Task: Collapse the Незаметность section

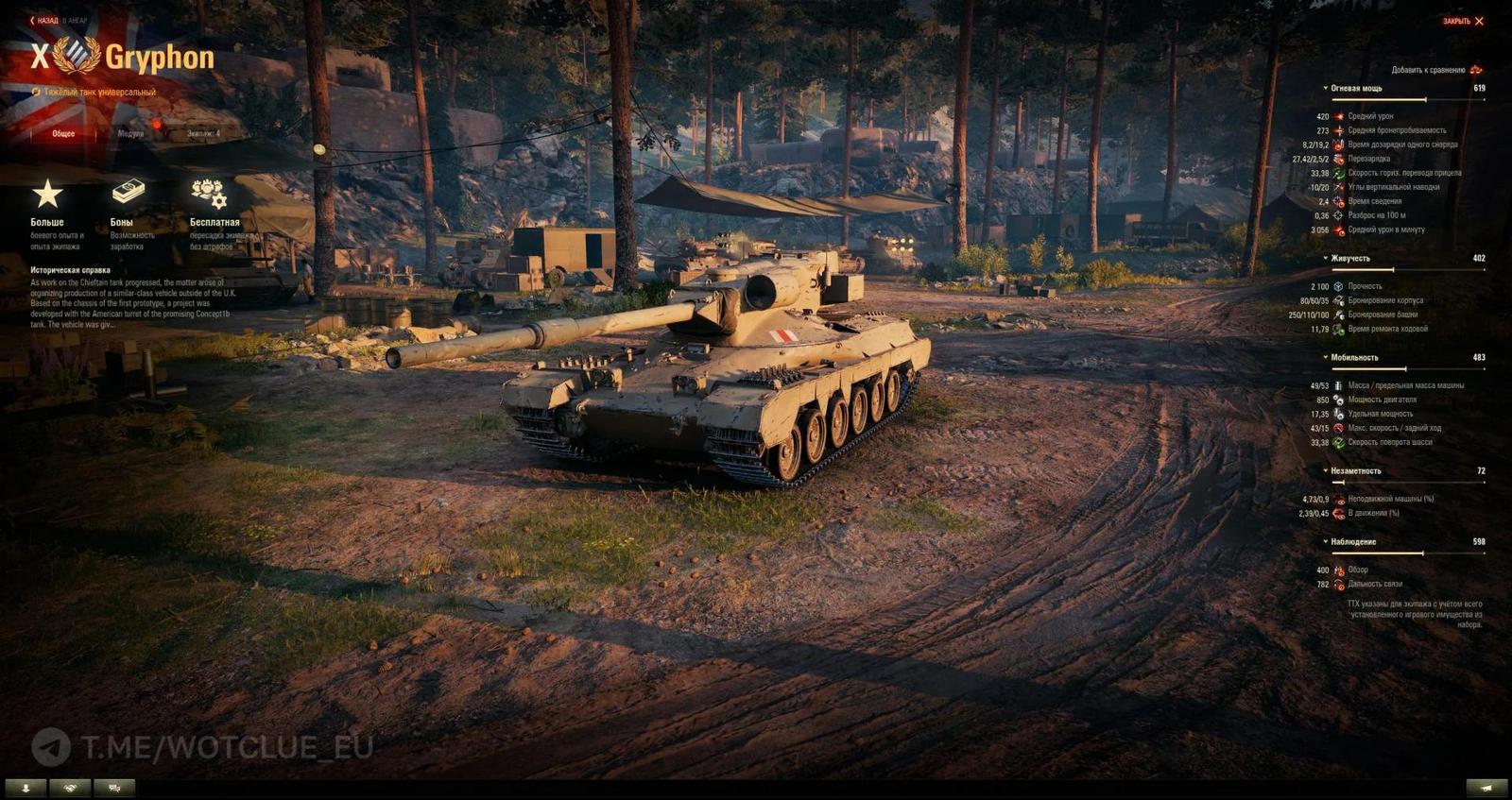Action: click(1325, 469)
